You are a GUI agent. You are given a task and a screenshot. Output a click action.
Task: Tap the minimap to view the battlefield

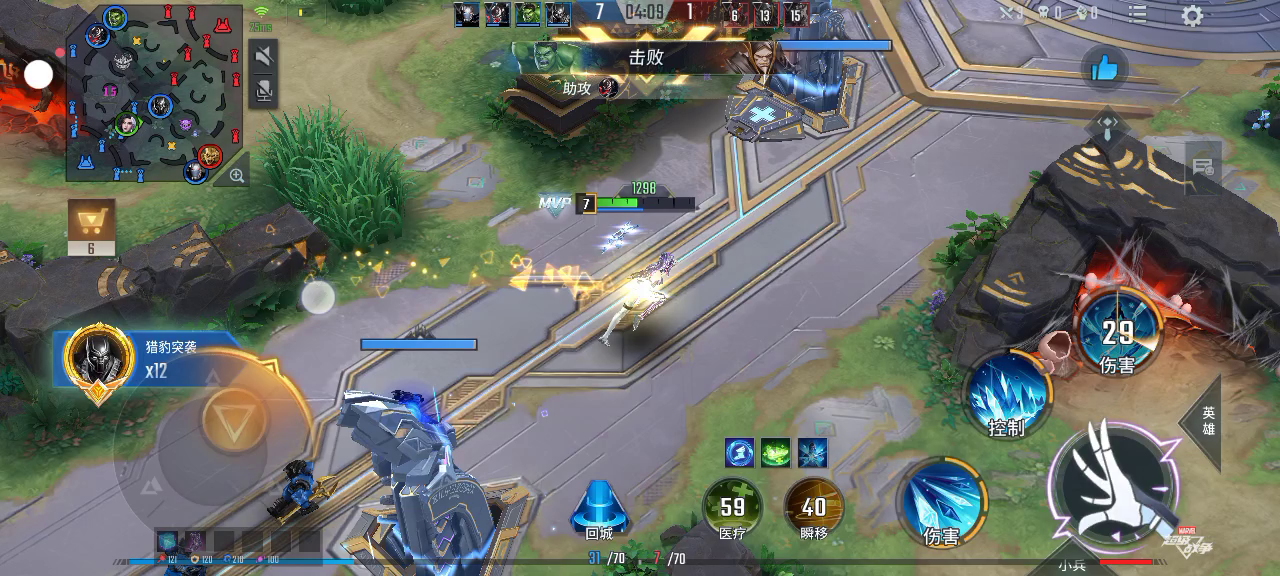pyautogui.click(x=154, y=93)
